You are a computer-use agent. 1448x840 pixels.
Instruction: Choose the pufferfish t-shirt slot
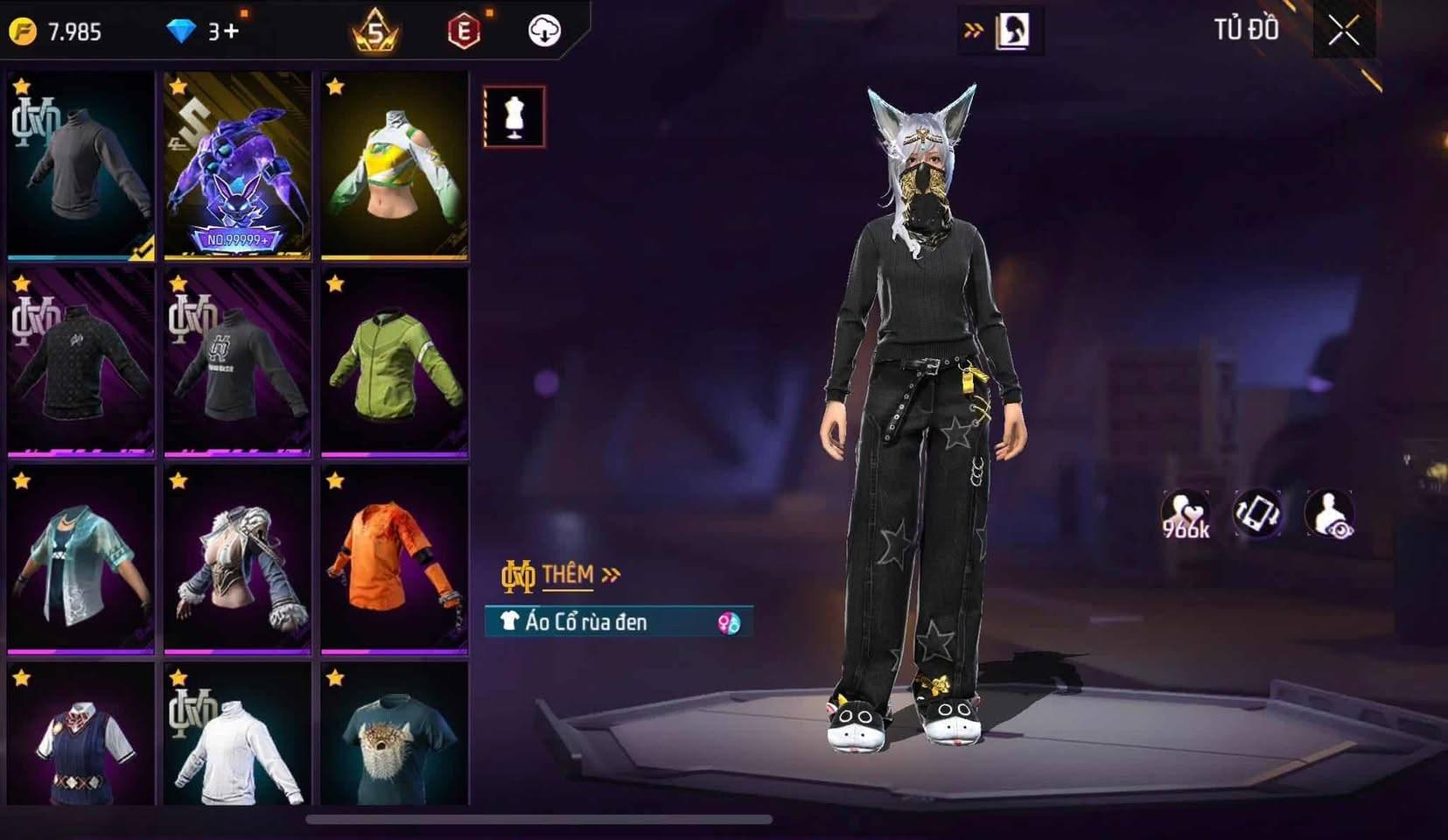[394, 735]
